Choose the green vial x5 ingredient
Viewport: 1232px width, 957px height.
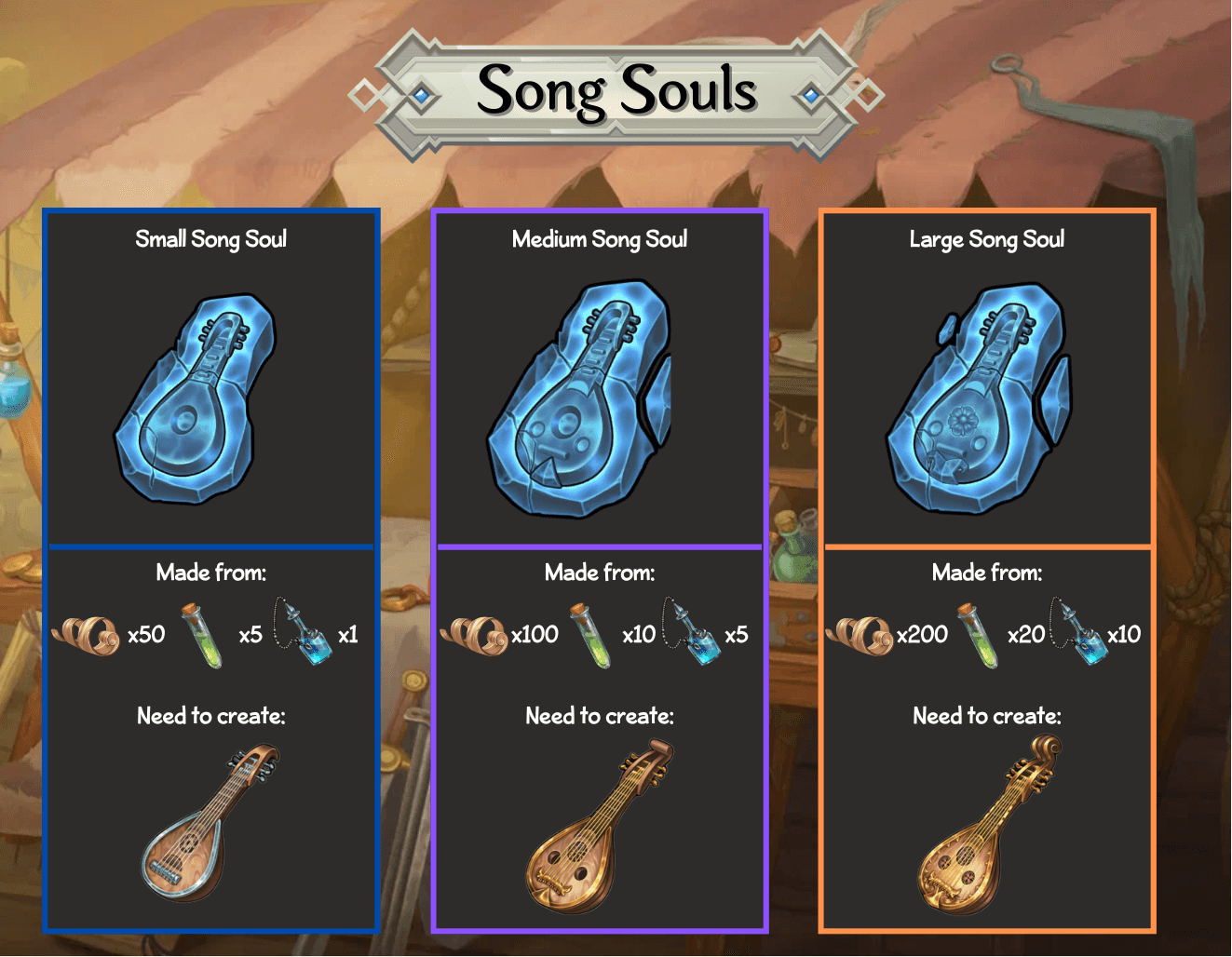(202, 635)
